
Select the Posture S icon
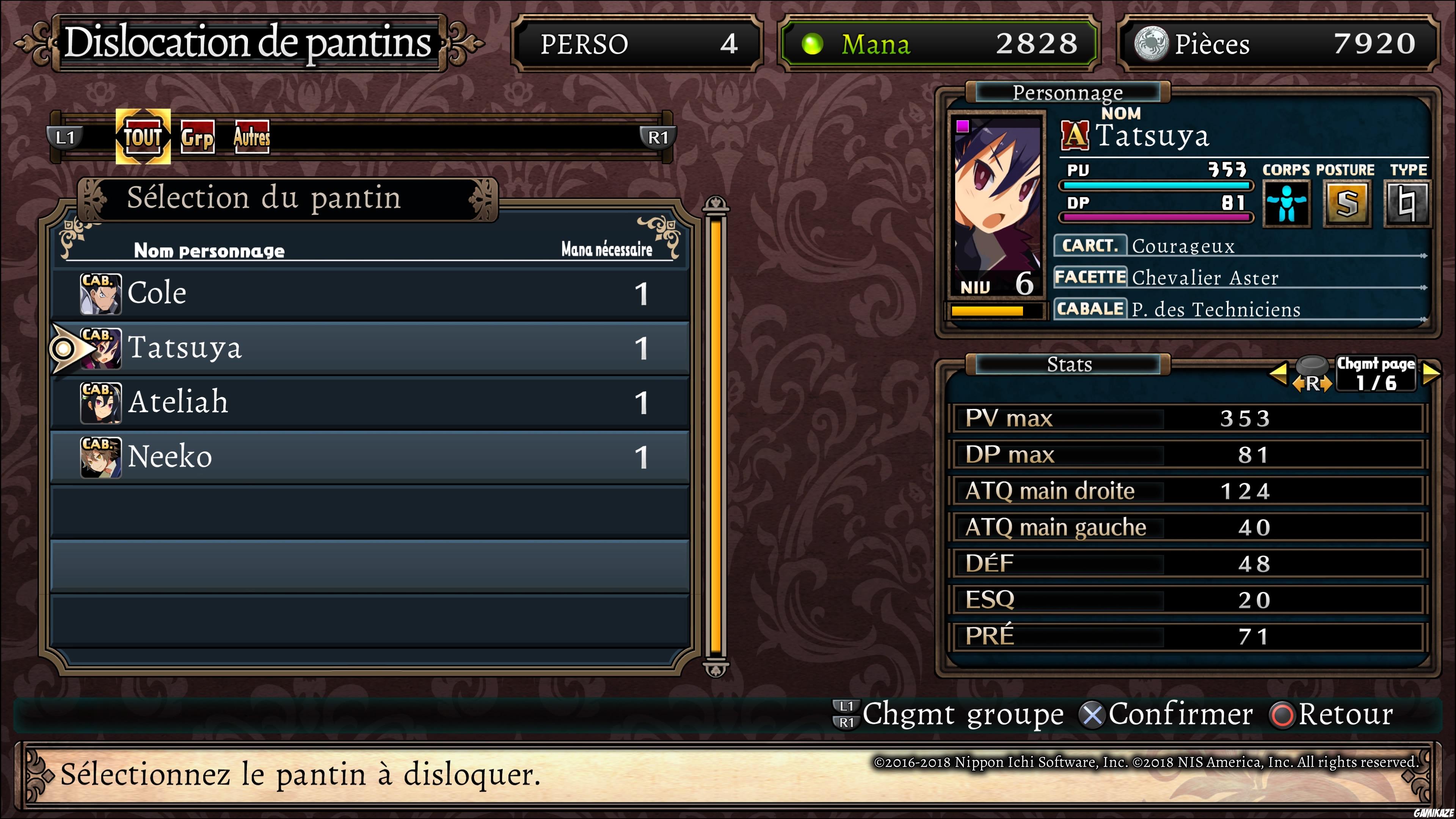(x=1348, y=204)
